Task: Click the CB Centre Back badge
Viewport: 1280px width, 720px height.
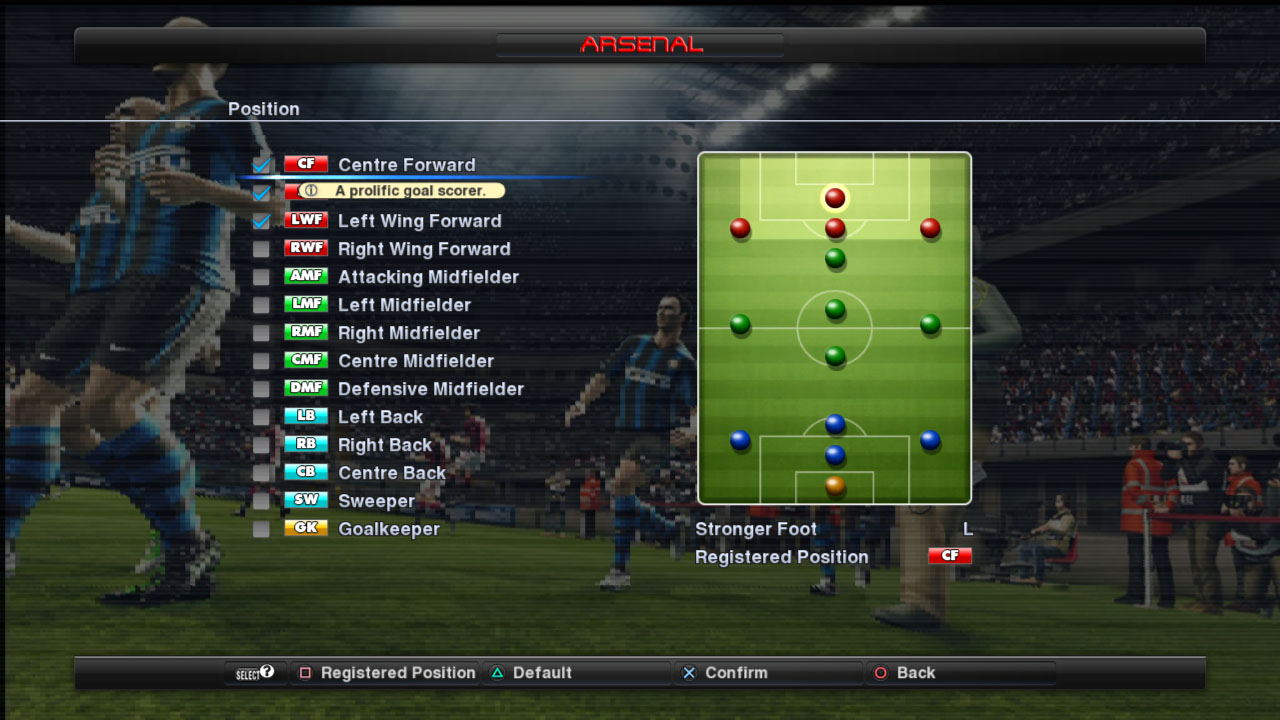Action: (x=306, y=472)
